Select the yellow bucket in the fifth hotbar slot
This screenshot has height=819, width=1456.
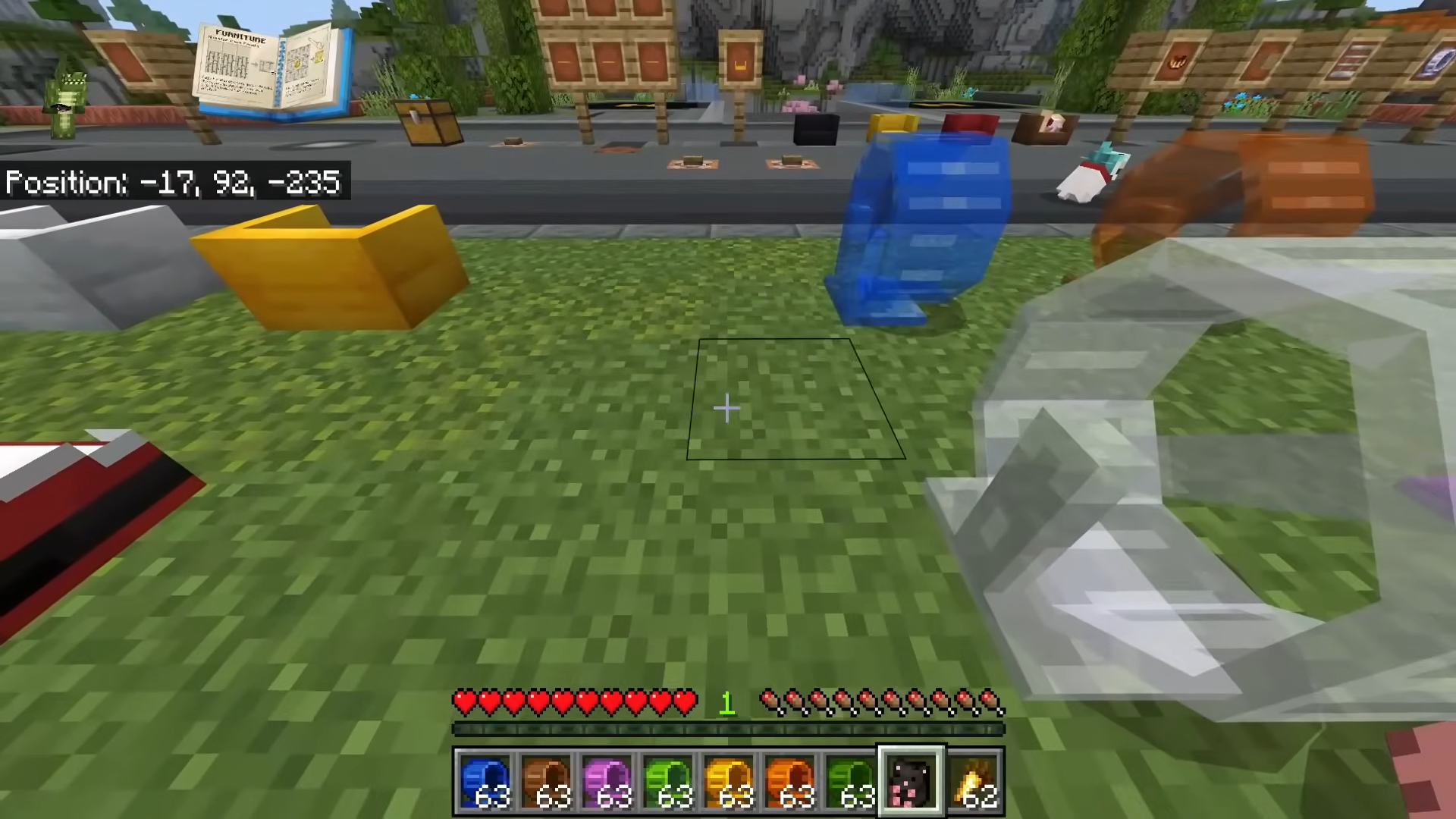pyautogui.click(x=730, y=780)
